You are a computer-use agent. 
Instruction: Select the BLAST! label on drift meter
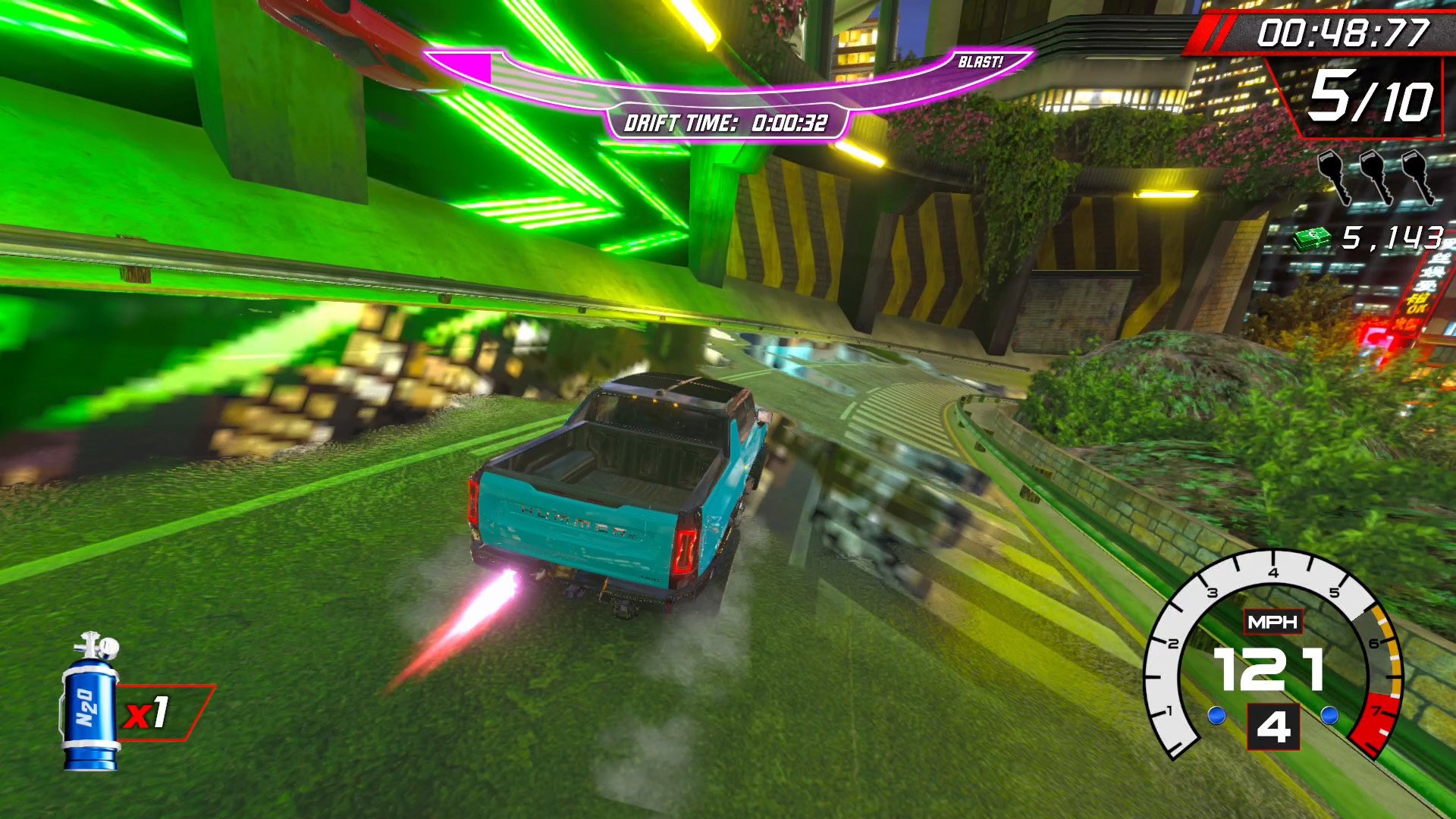(980, 62)
